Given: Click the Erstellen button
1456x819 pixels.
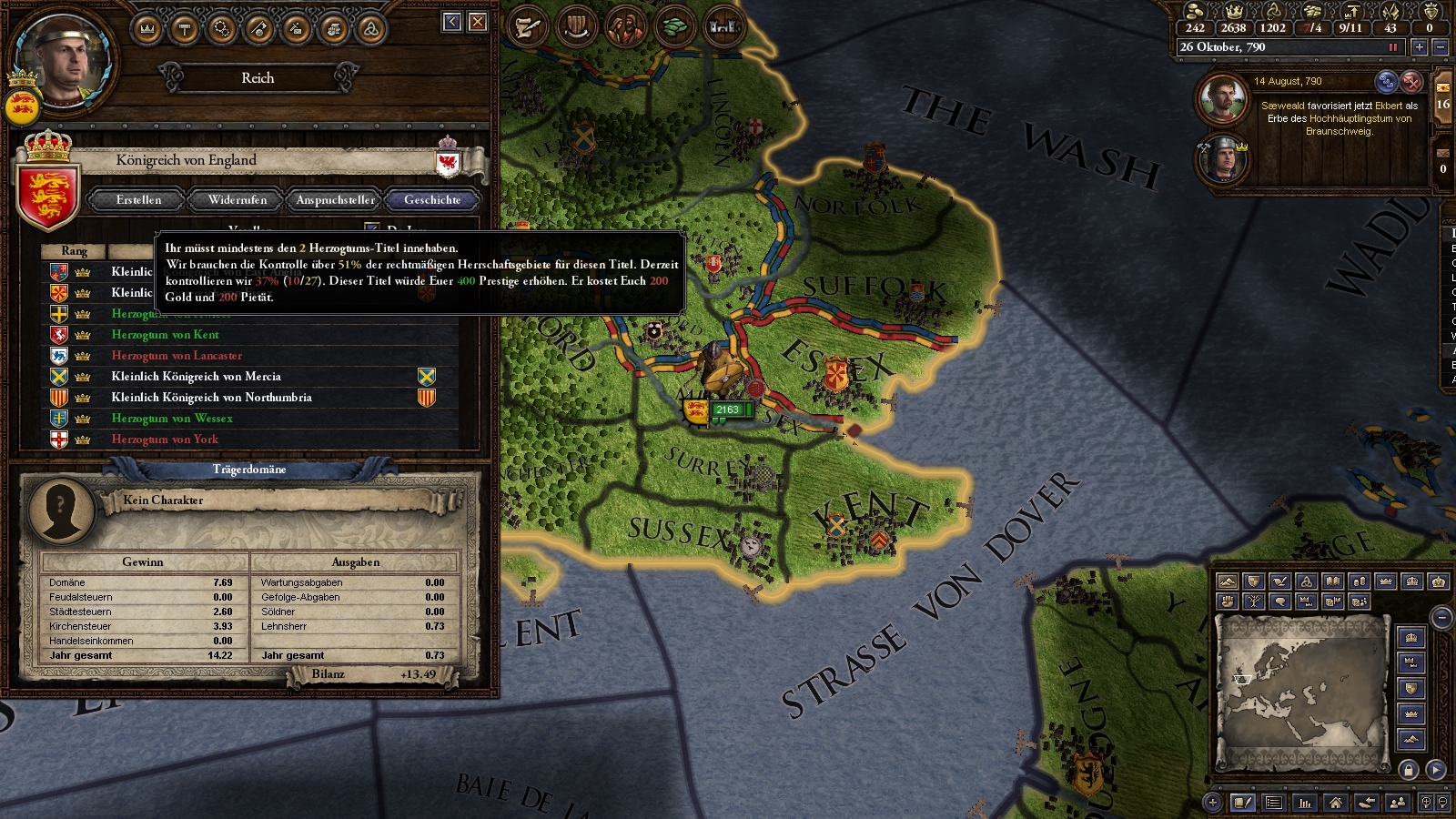Looking at the screenshot, I should [x=138, y=200].
